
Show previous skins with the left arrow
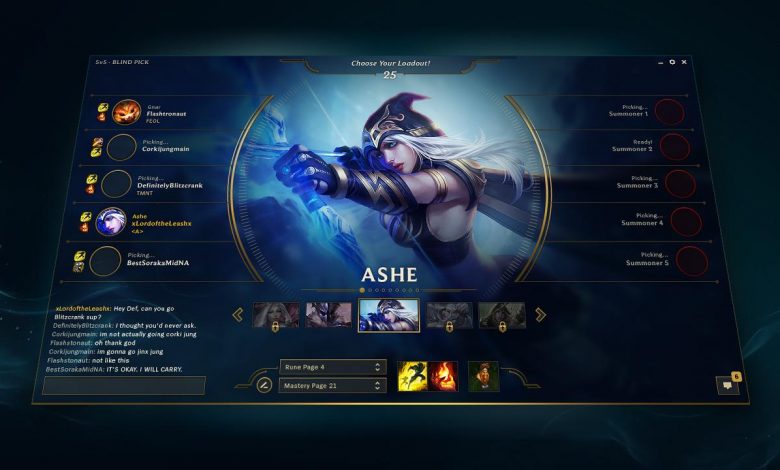pyautogui.click(x=238, y=315)
